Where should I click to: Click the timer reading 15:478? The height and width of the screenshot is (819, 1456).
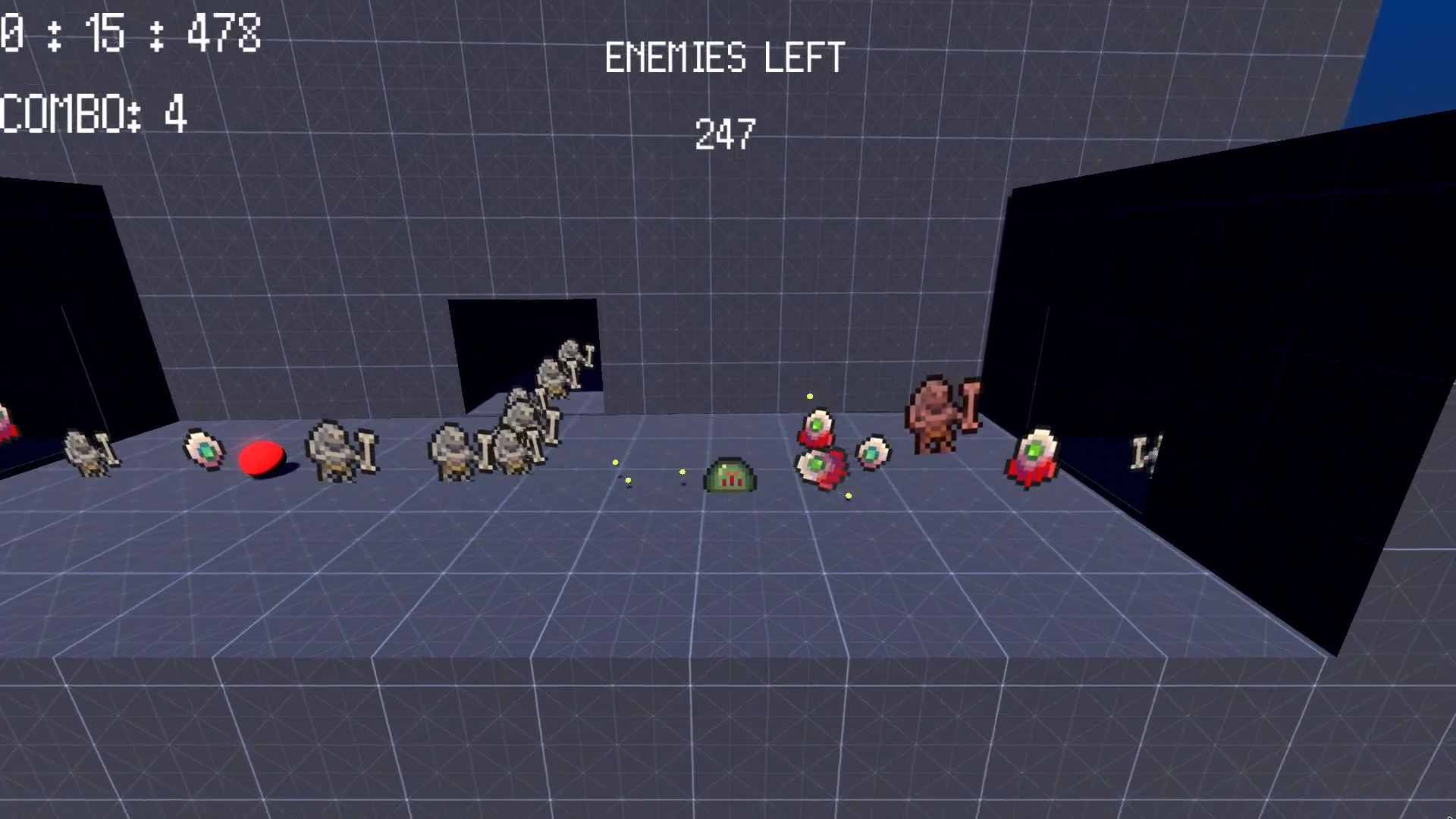point(129,33)
